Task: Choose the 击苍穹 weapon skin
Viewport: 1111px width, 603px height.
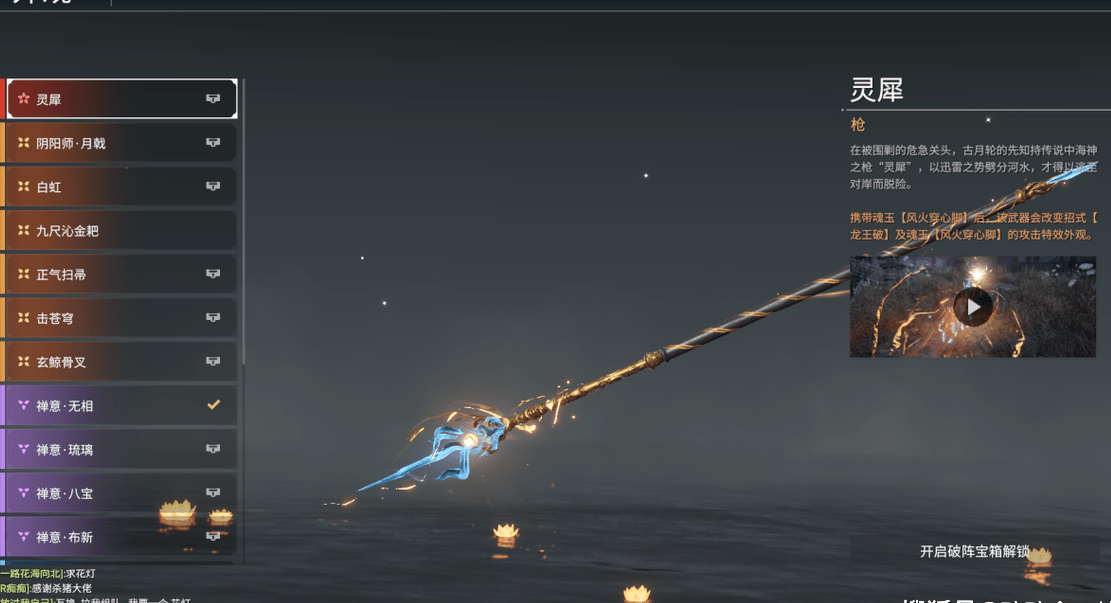Action: coord(120,318)
